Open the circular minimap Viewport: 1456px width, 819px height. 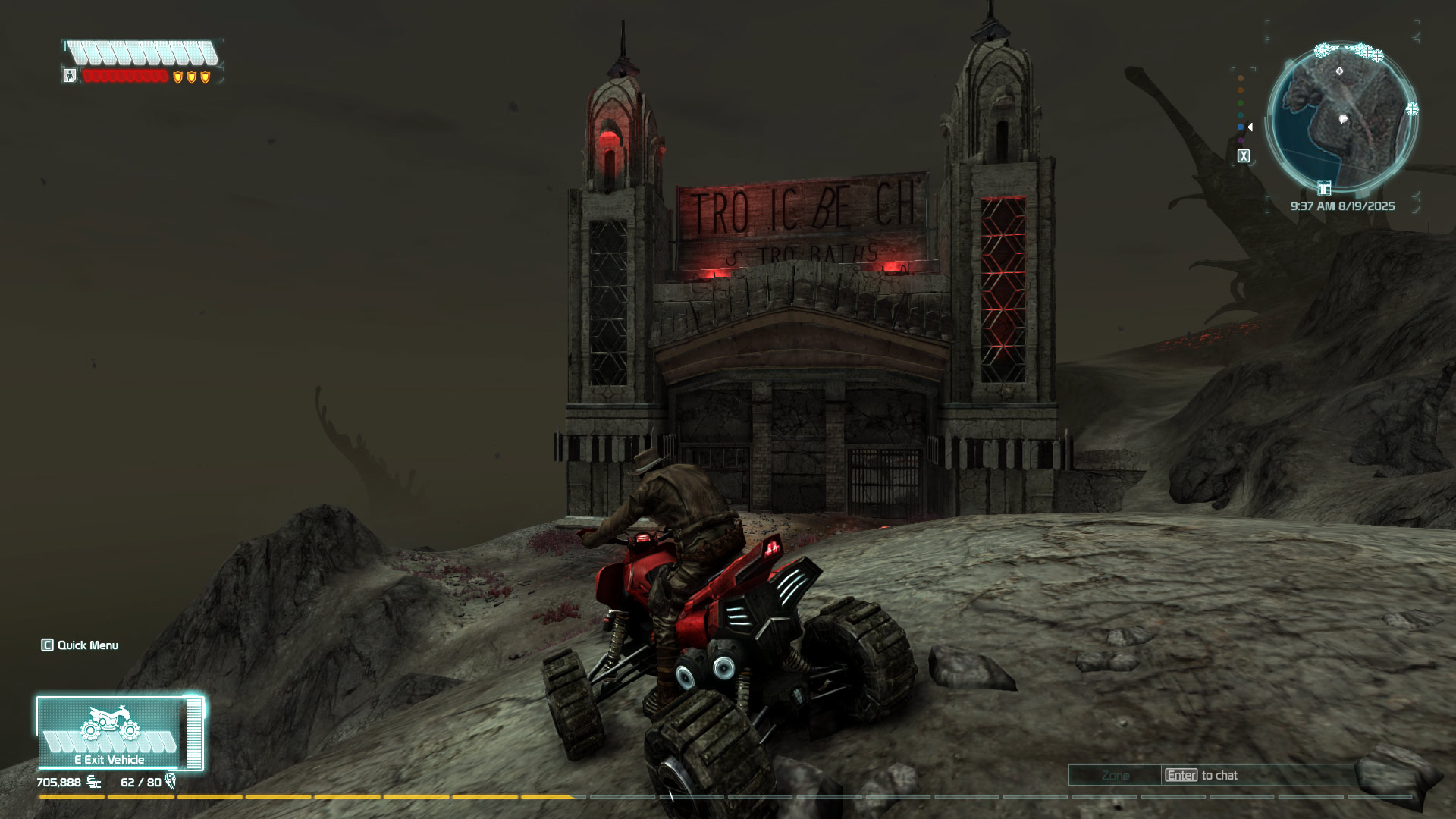pos(1341,115)
